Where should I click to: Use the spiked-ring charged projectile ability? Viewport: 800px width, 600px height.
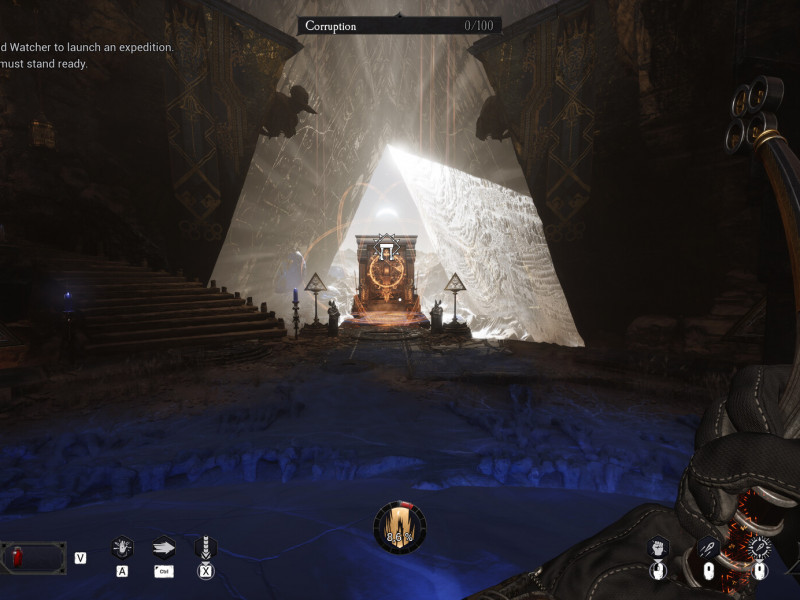[760, 547]
